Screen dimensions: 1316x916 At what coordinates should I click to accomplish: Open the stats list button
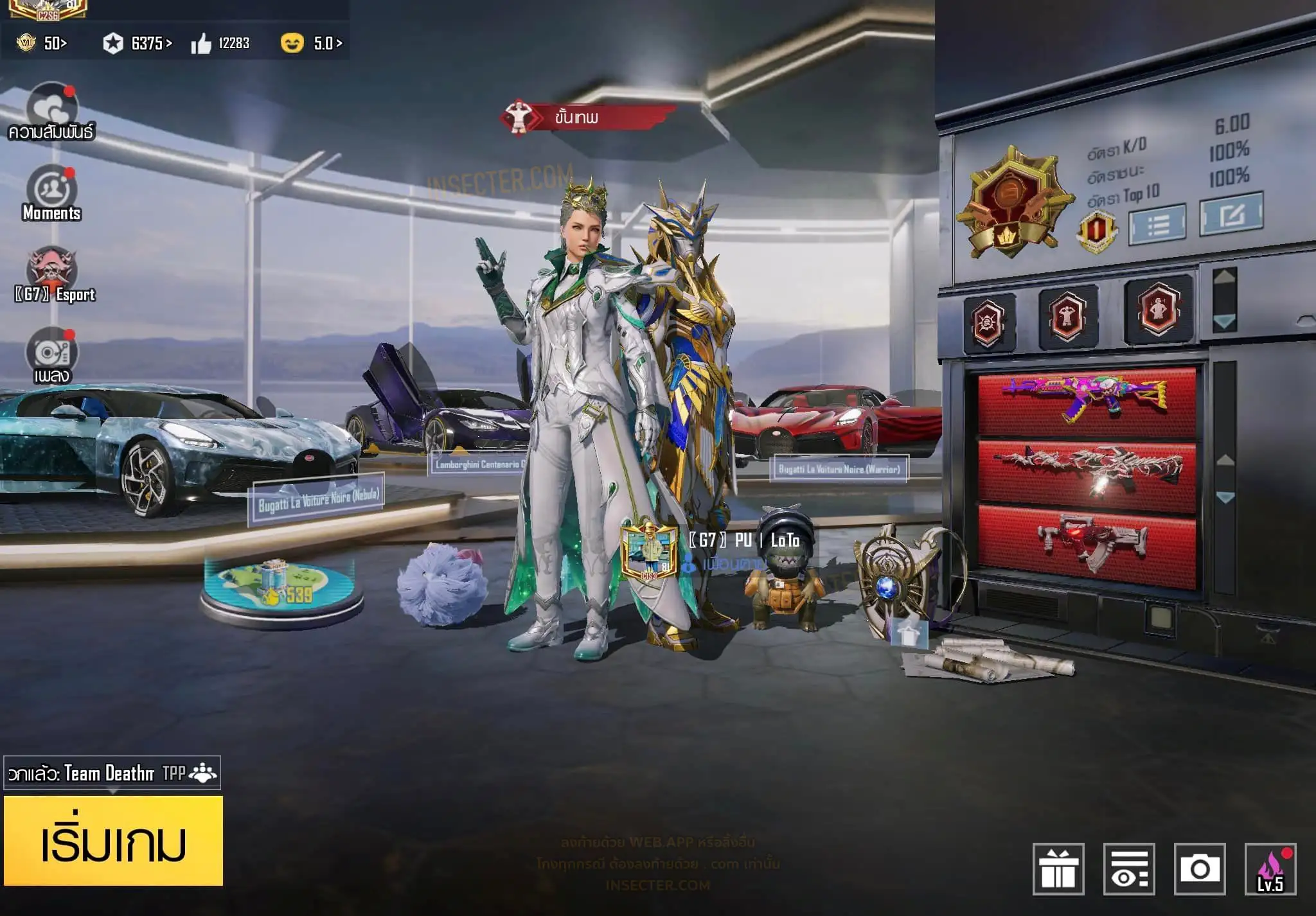1157,224
